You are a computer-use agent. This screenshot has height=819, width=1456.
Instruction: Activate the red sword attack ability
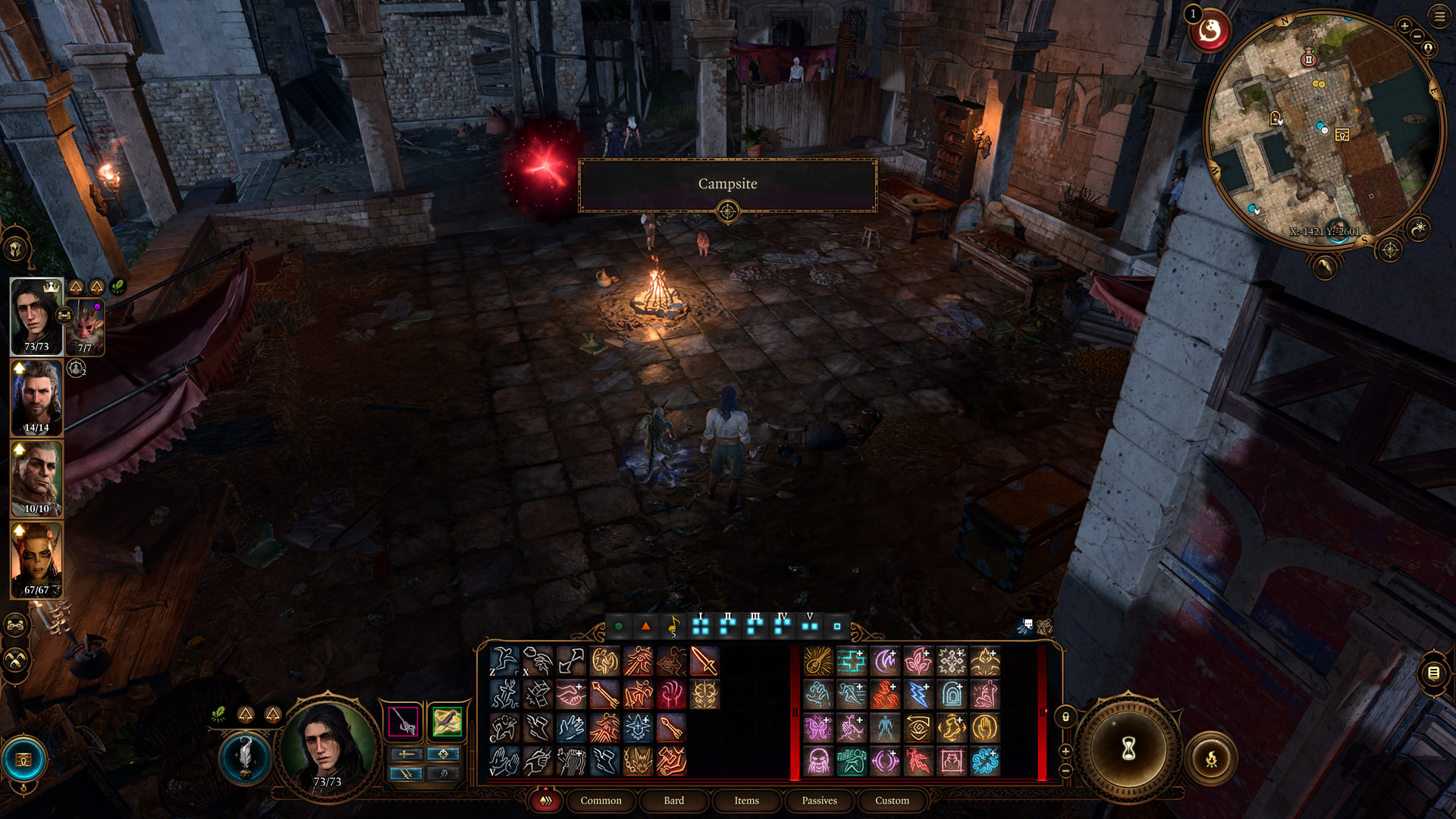tap(704, 661)
